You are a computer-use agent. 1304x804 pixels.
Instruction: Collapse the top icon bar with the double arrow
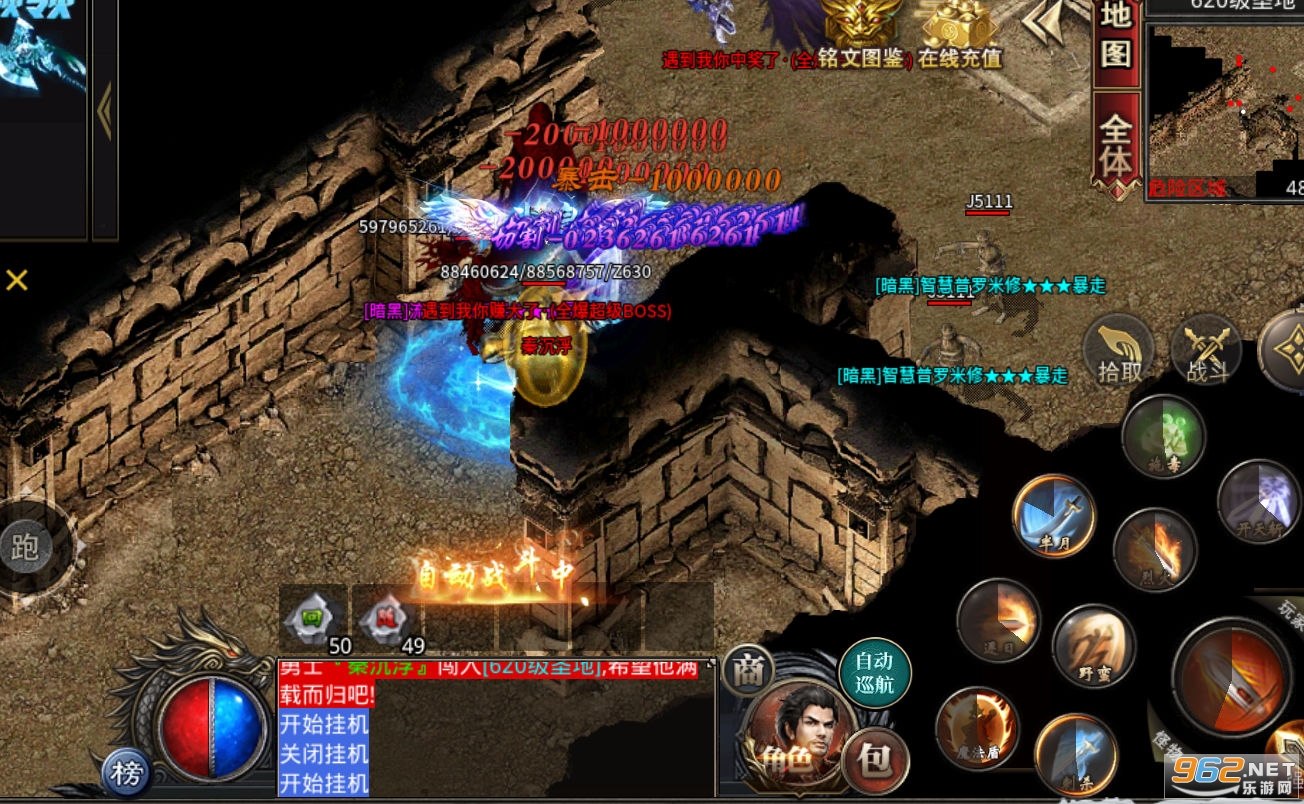1045,22
